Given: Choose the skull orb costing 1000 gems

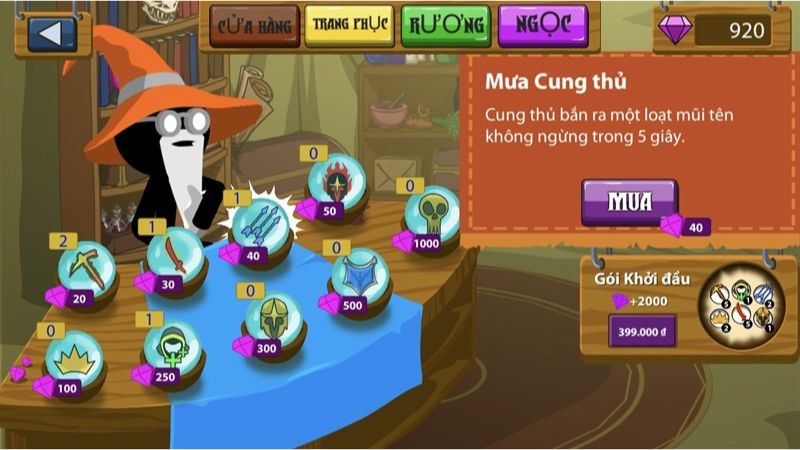Looking at the screenshot, I should pos(432,212).
